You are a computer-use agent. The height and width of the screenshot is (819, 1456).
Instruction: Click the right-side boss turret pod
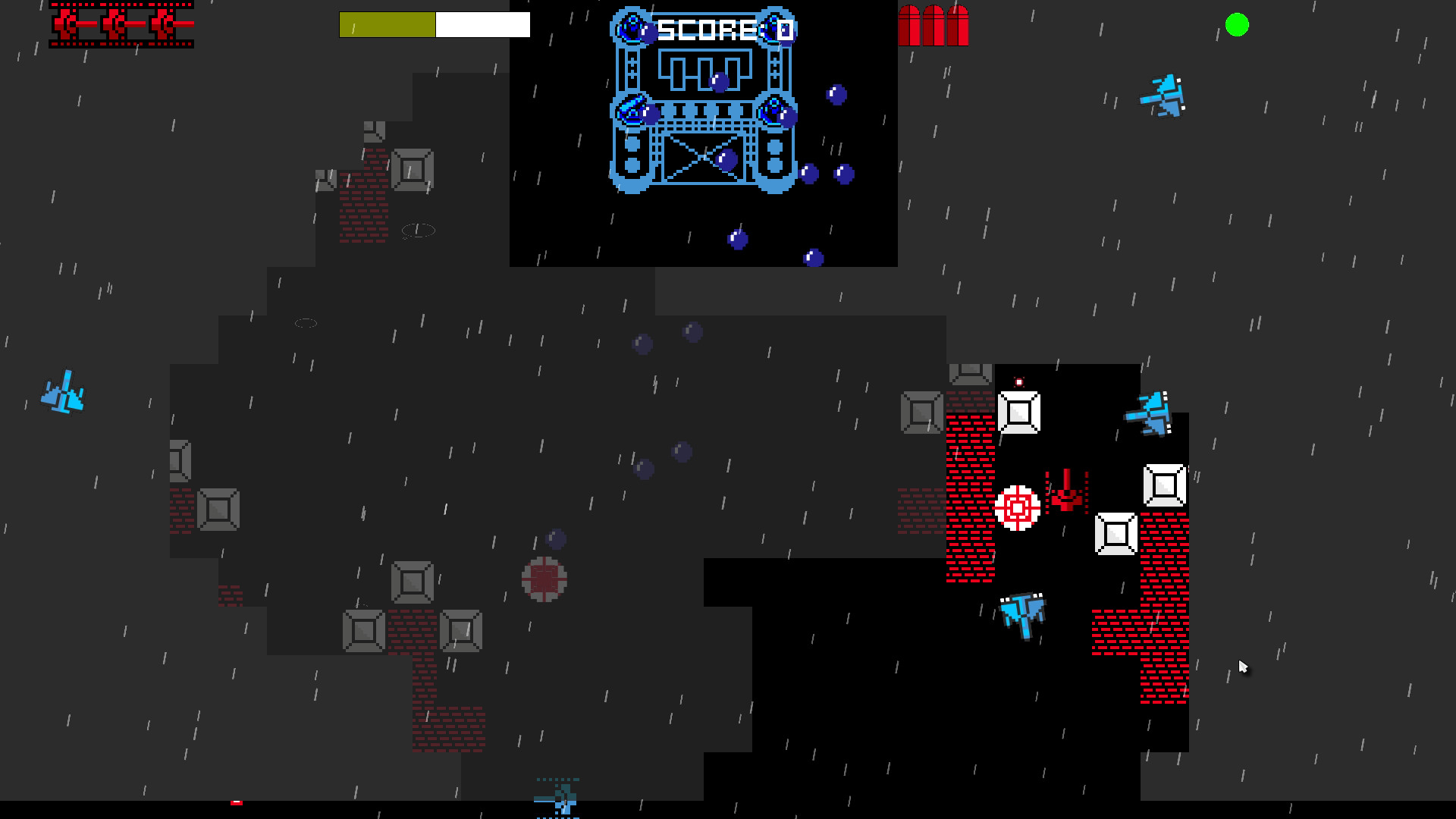click(x=774, y=112)
